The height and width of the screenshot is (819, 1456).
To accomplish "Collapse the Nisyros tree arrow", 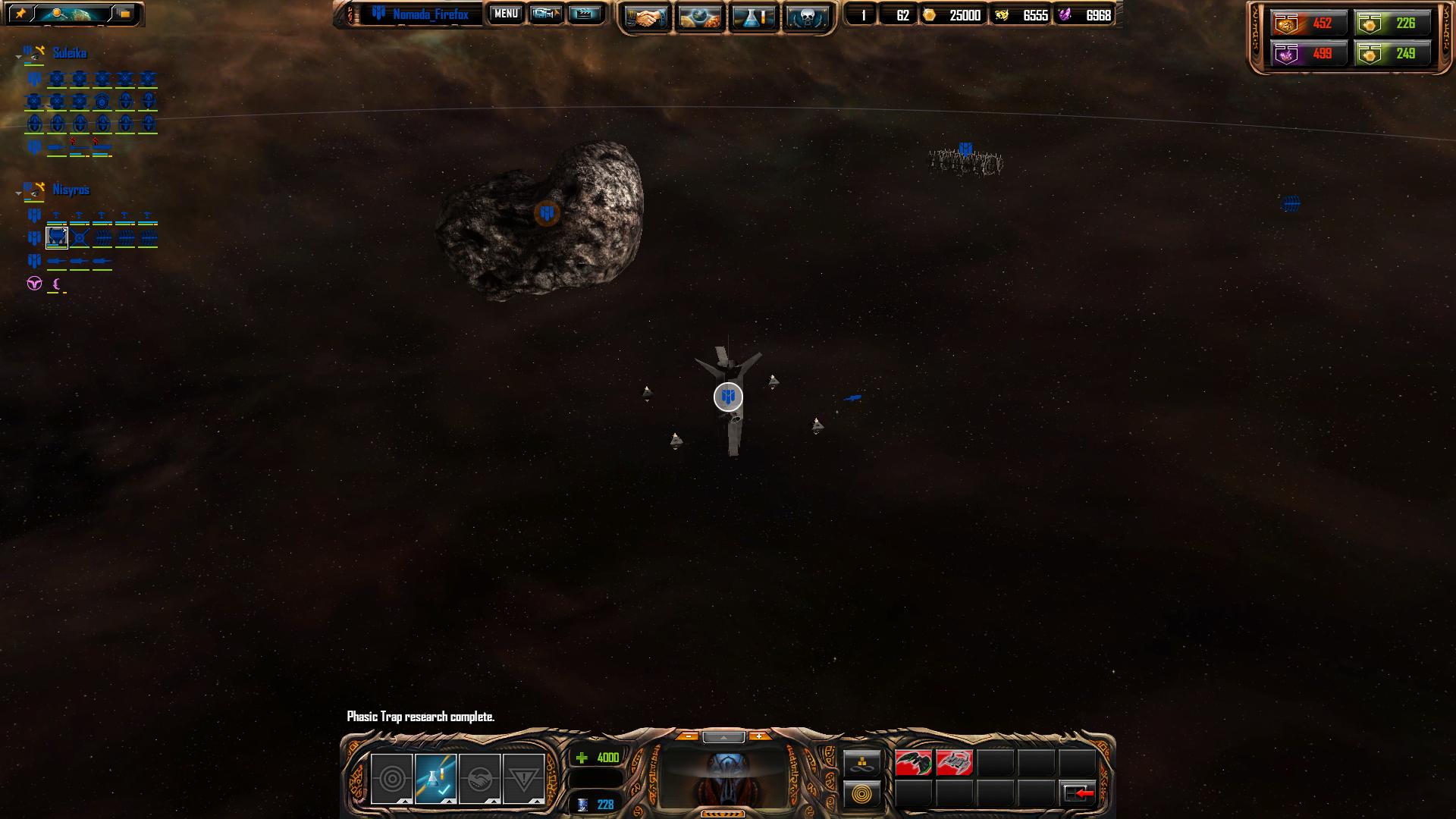I will point(18,193).
